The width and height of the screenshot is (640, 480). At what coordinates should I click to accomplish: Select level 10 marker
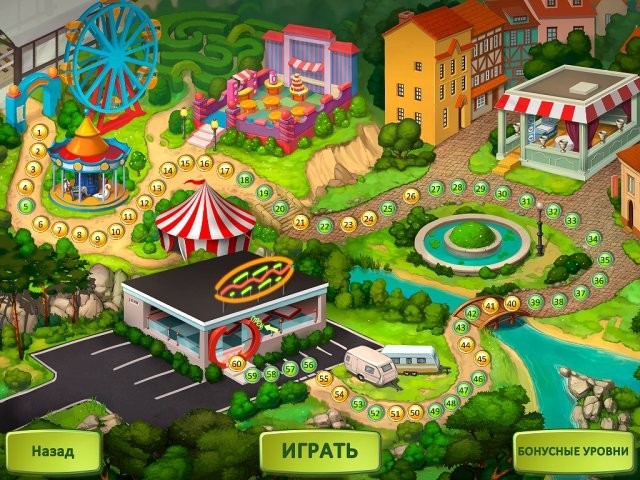tap(116, 230)
